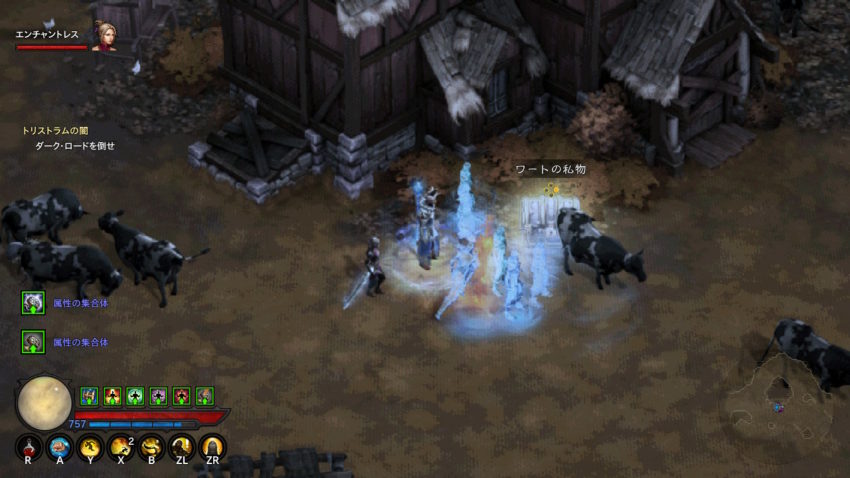Trigger the golden sweeping kick skill
The width and height of the screenshot is (850, 478).
pos(151,447)
